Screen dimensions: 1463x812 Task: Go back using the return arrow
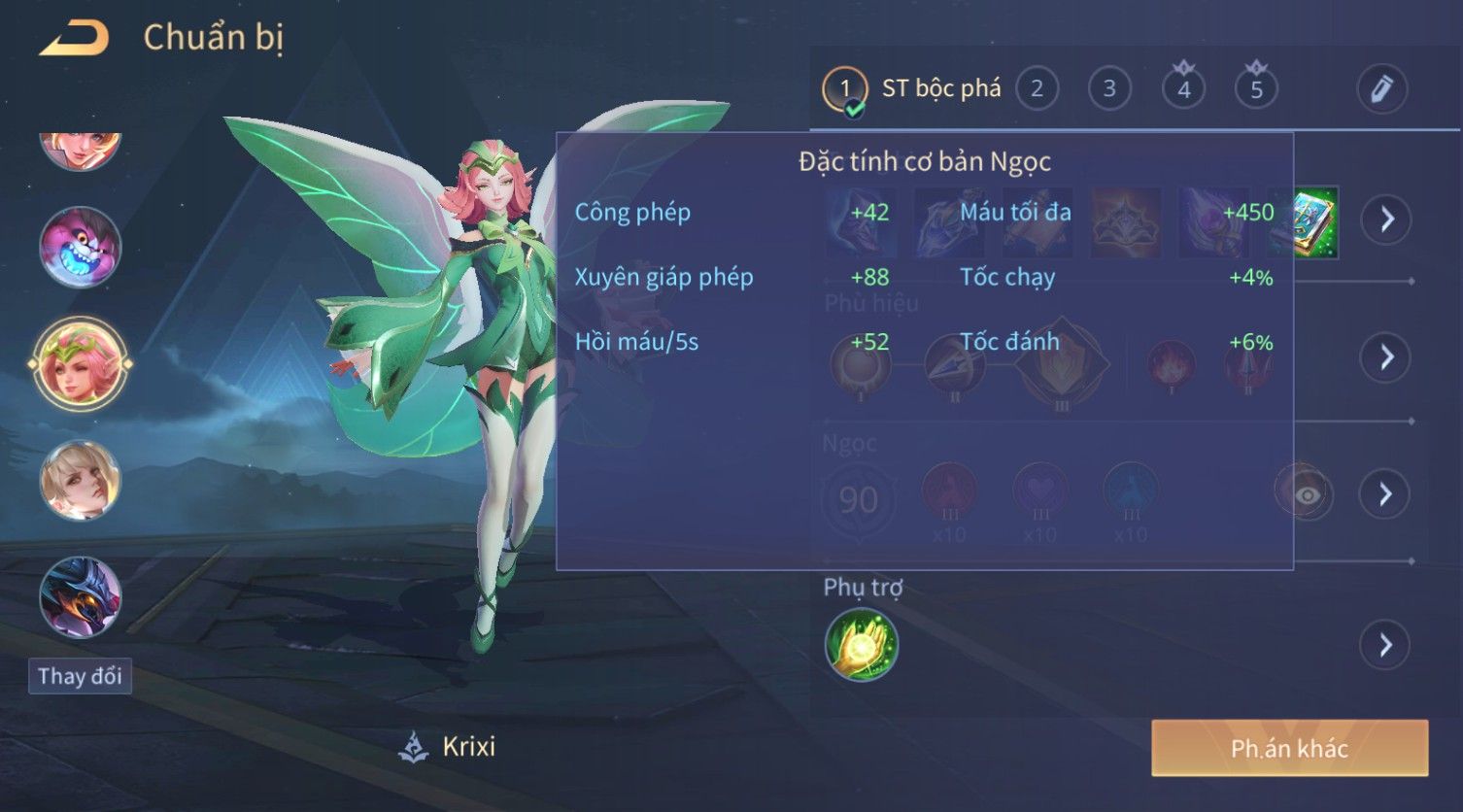point(74,39)
